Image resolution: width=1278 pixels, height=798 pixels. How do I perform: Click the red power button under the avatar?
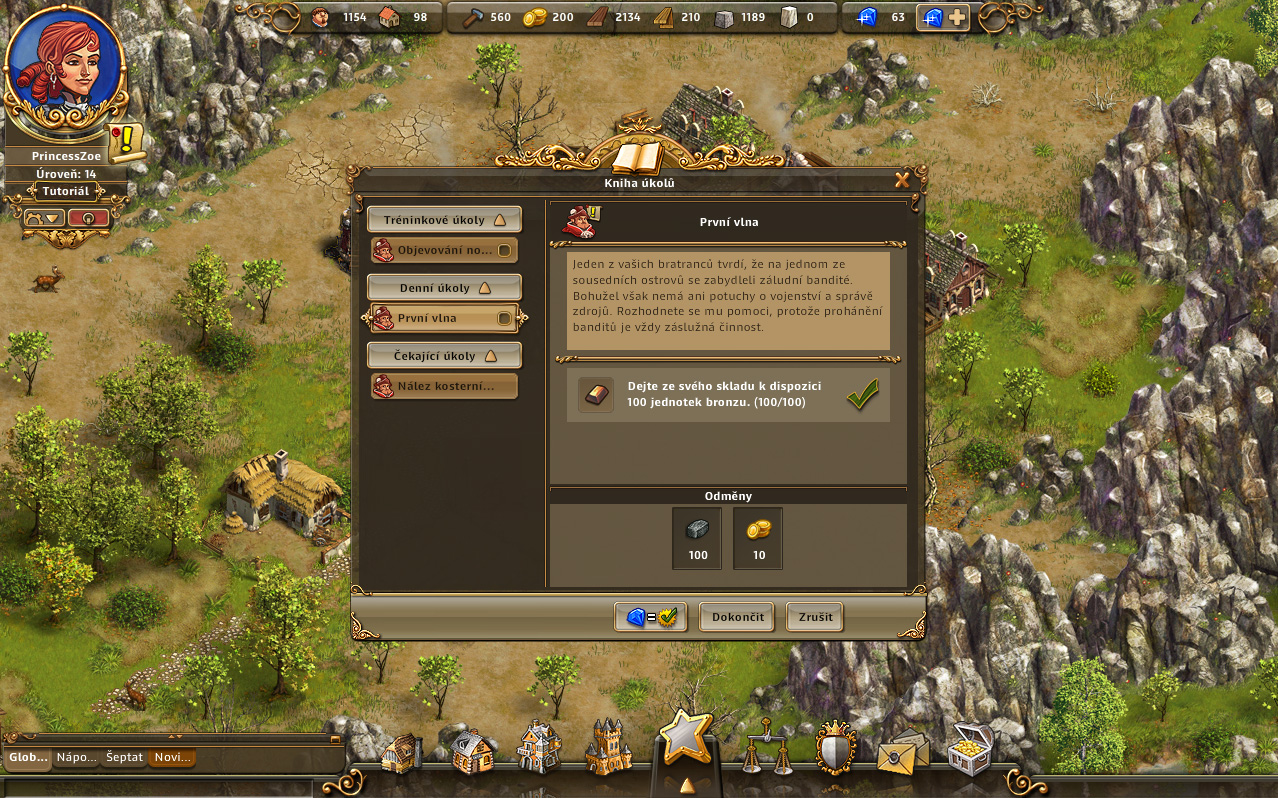point(89,217)
